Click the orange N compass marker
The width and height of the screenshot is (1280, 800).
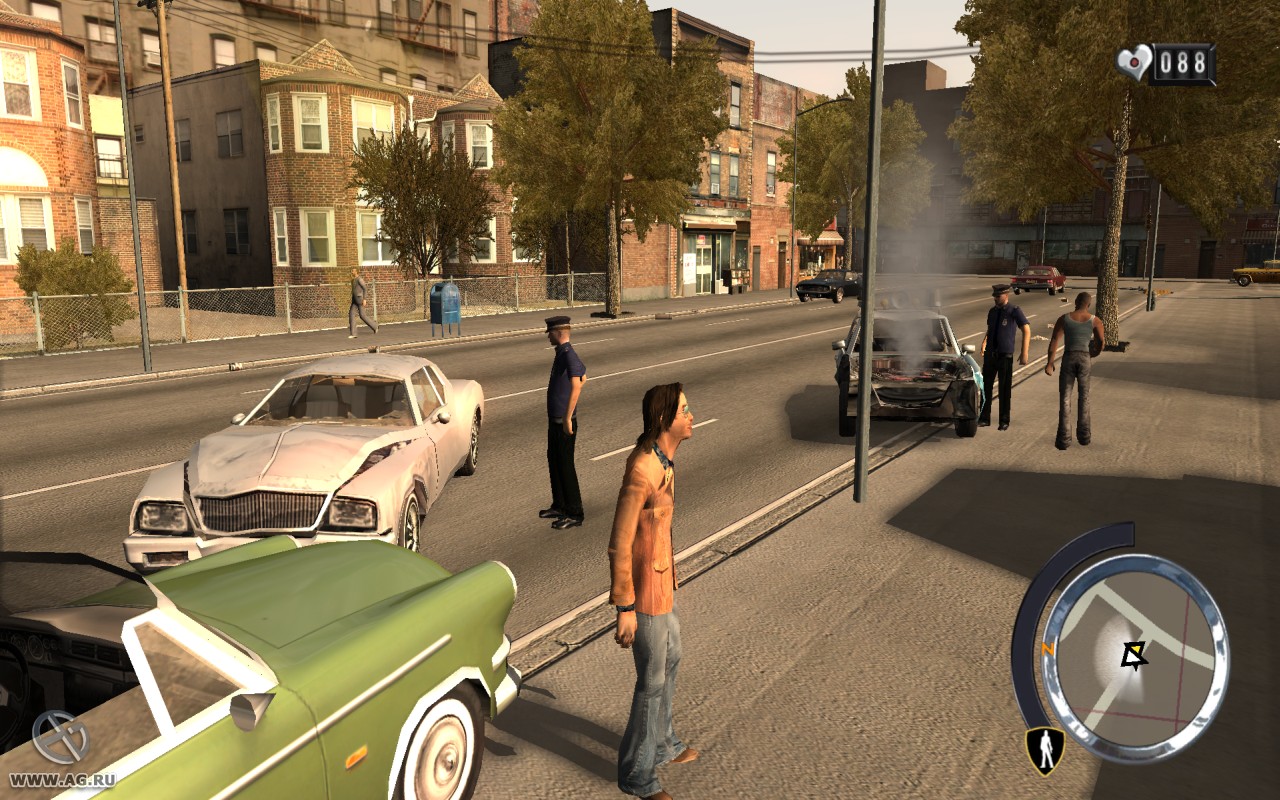coord(1048,648)
